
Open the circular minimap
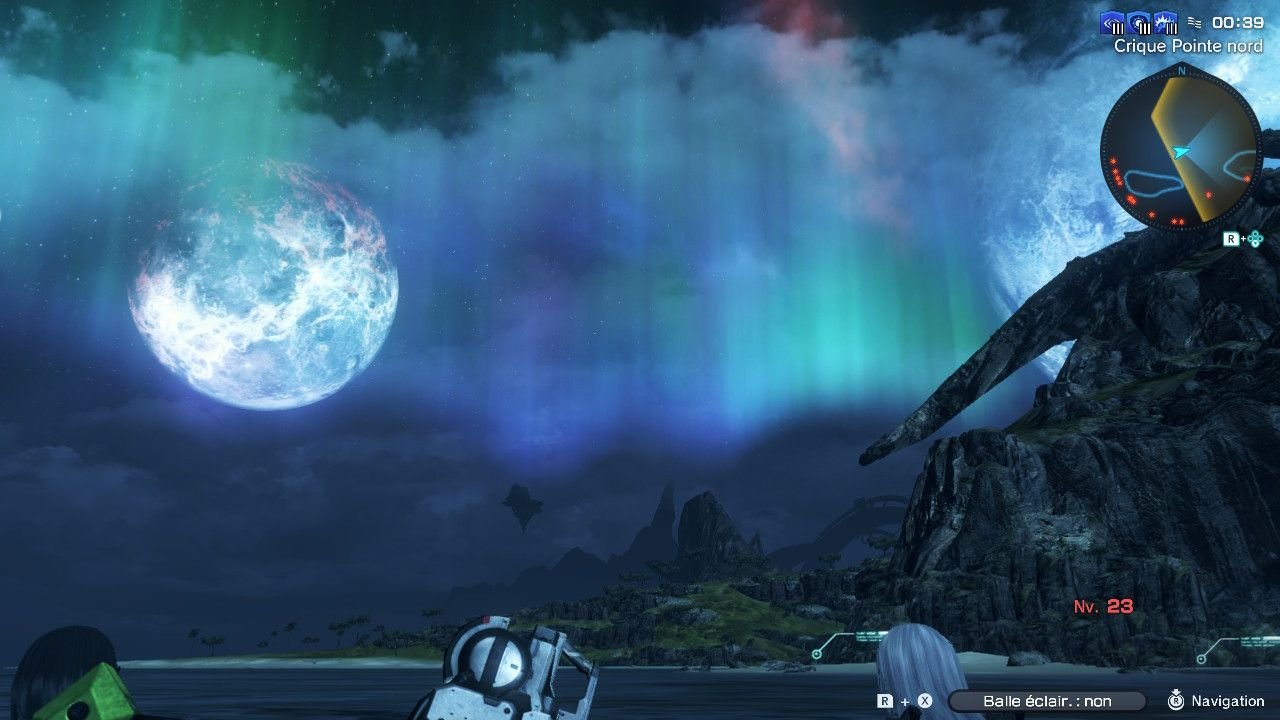click(x=1181, y=150)
